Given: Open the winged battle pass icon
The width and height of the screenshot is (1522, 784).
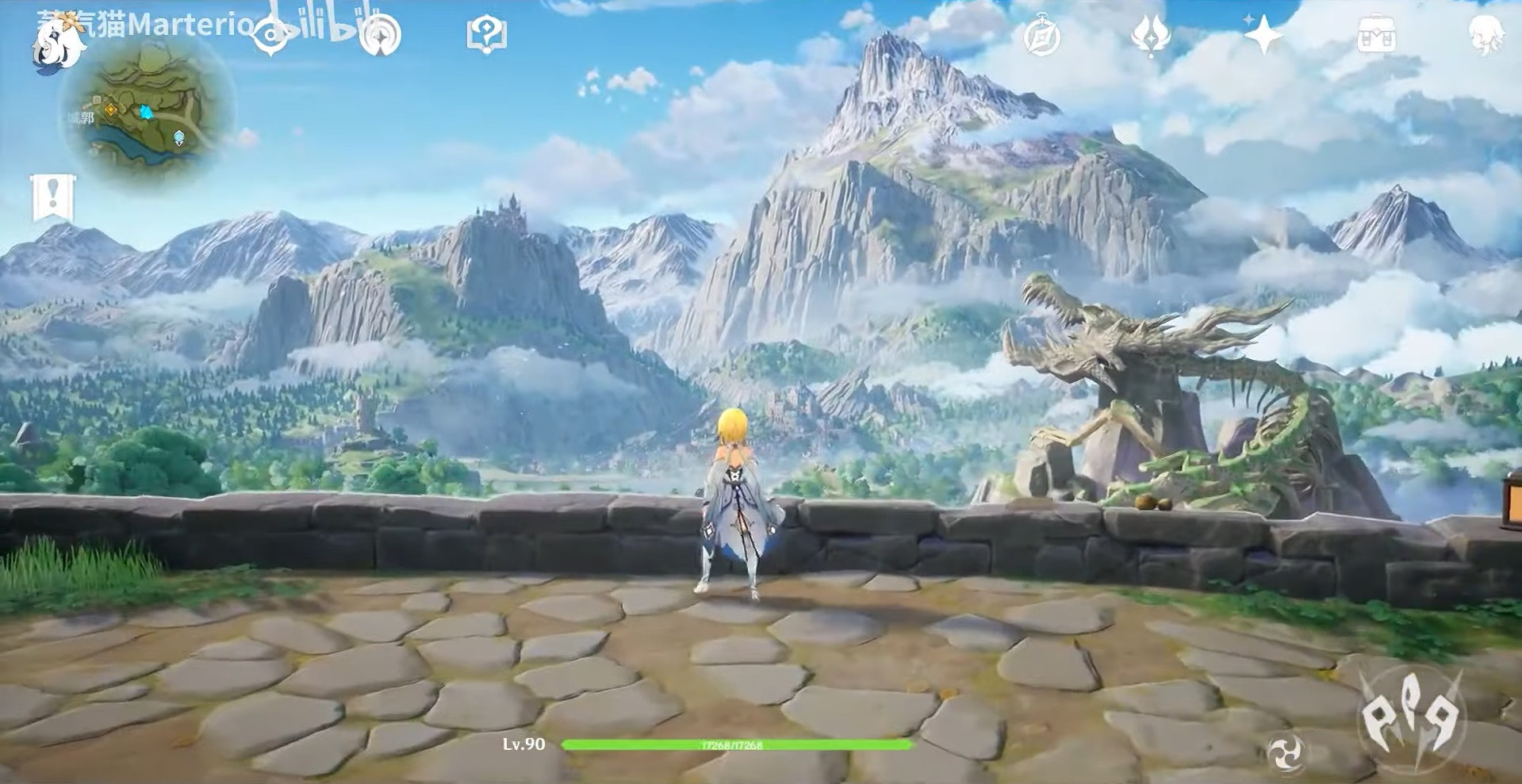Looking at the screenshot, I should pos(1151,36).
